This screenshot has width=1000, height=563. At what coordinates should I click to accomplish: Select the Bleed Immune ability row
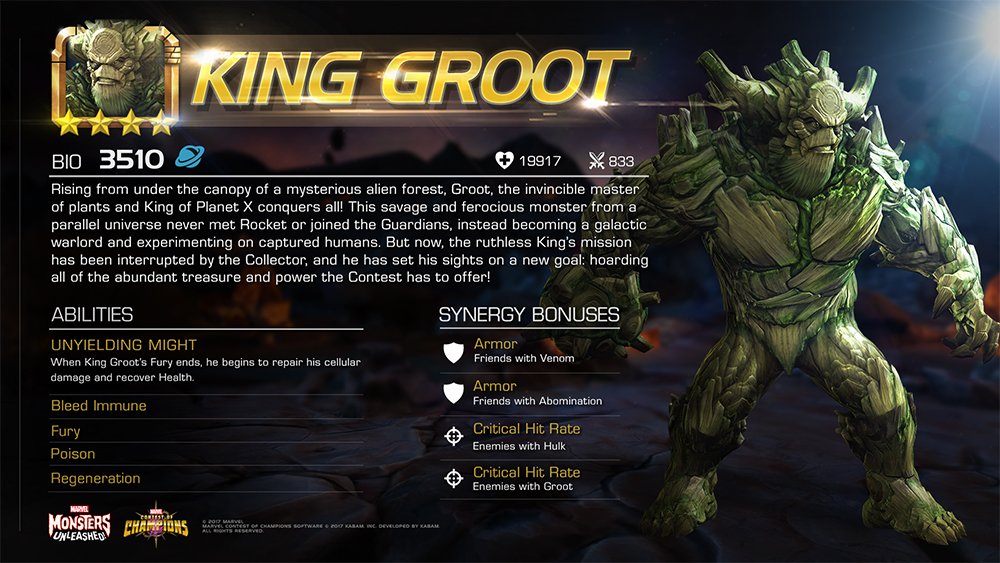pyautogui.click(x=99, y=406)
